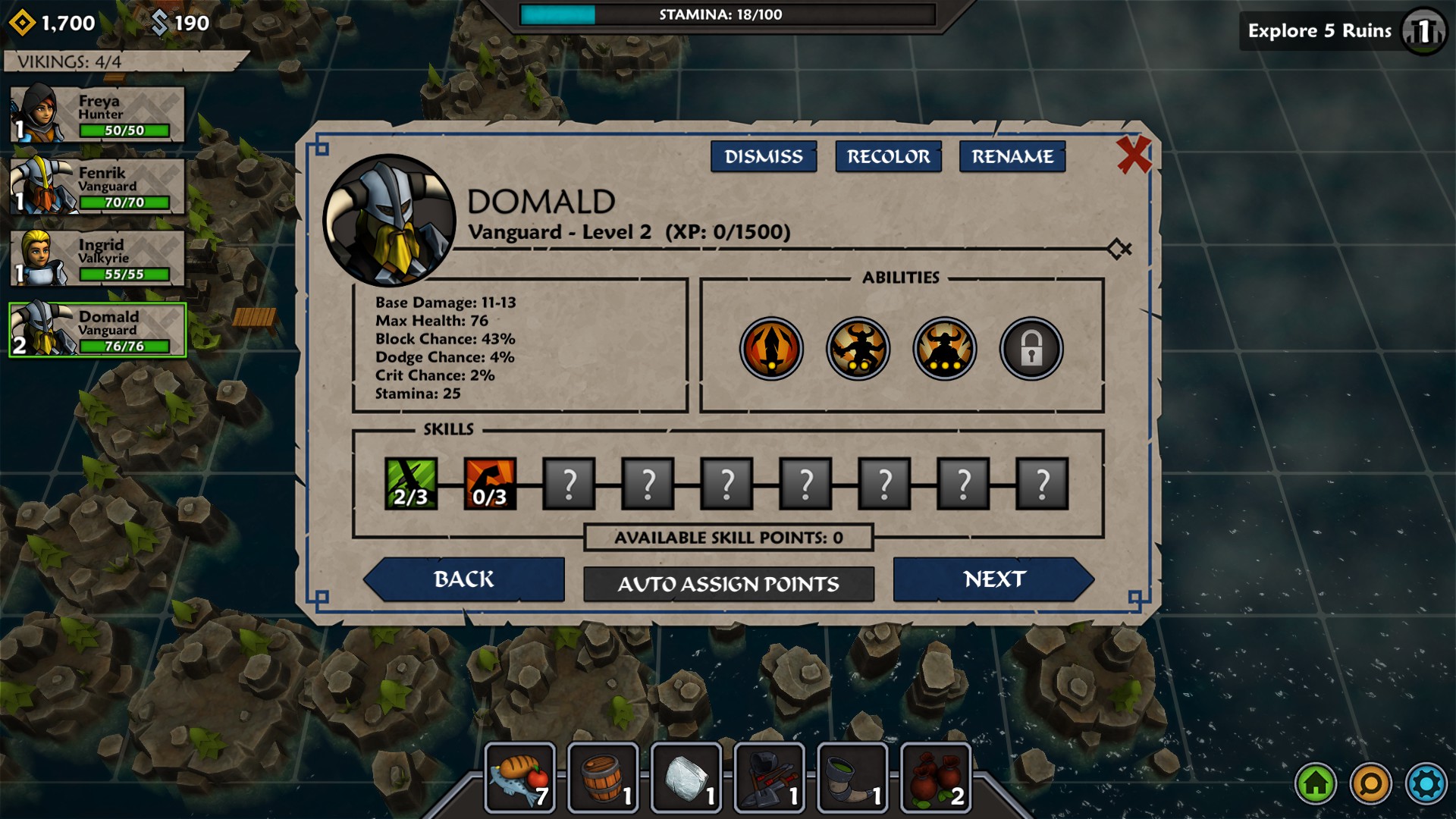Open the Recolor option
The width and height of the screenshot is (1456, 819).
pos(888,156)
